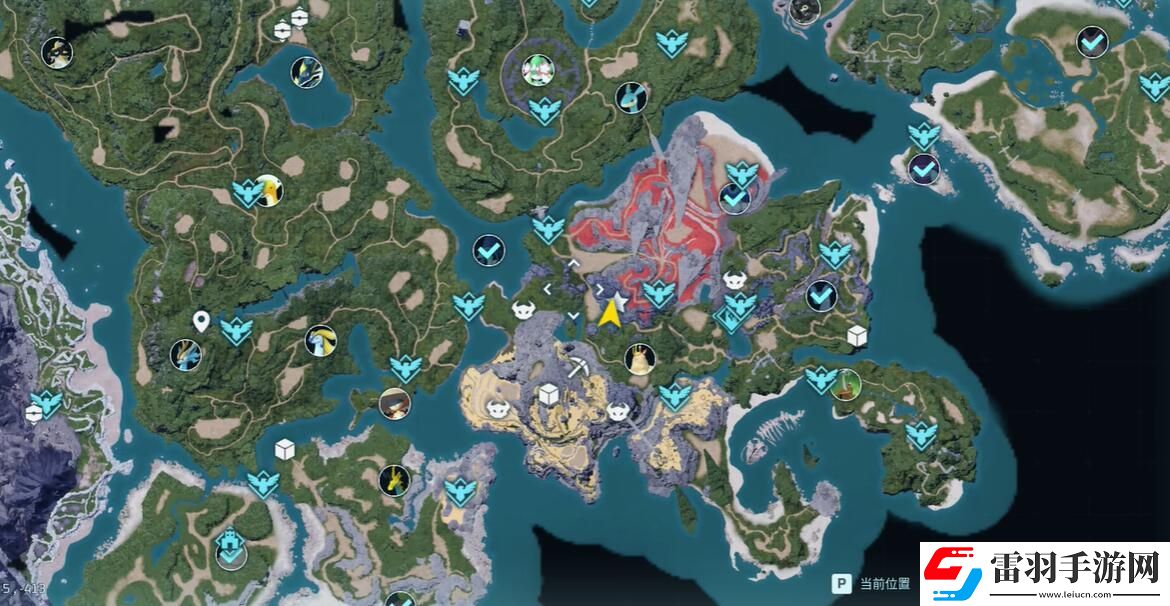Select the green Pal boss icon marker
Image resolution: width=1170 pixels, height=606 pixels.
click(x=846, y=383)
